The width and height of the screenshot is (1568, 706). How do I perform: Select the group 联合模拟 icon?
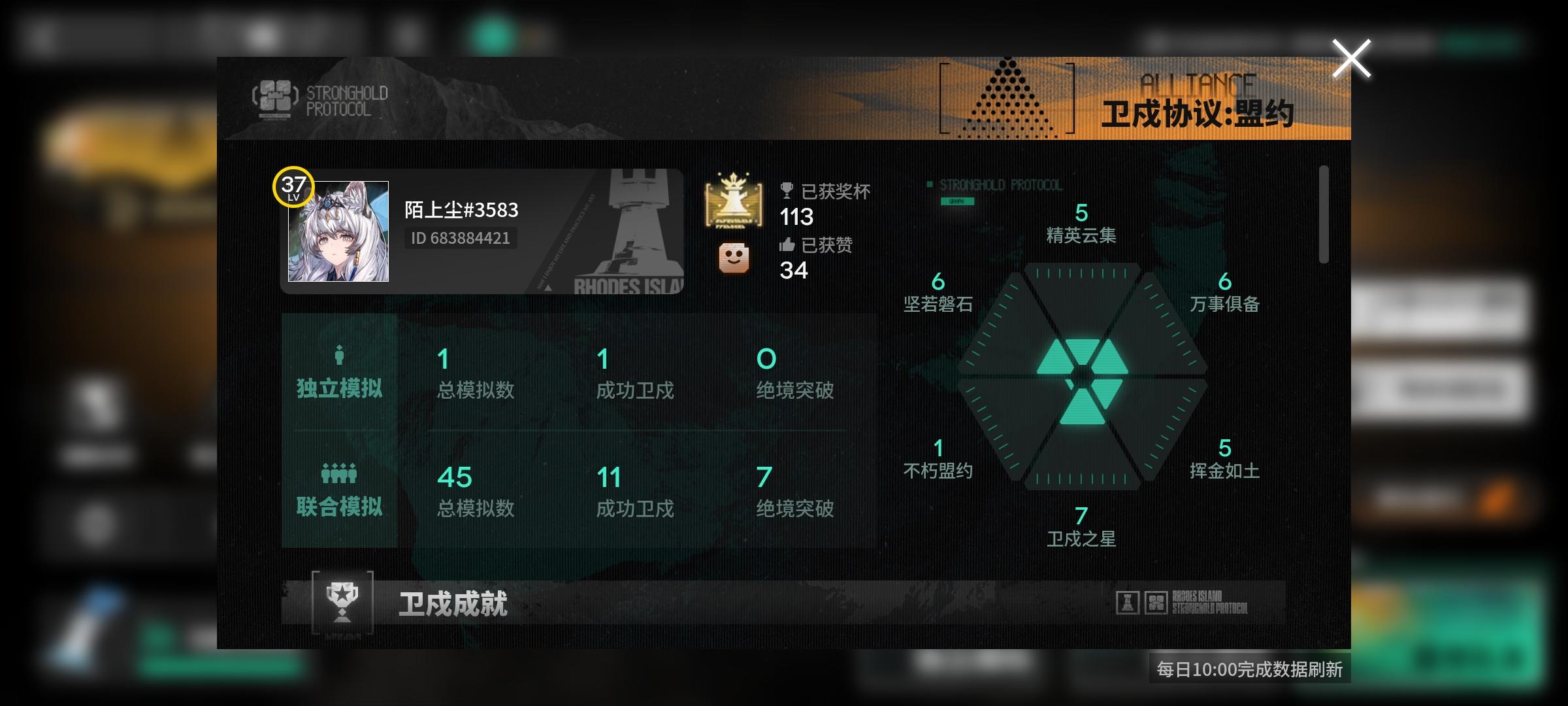[338, 473]
